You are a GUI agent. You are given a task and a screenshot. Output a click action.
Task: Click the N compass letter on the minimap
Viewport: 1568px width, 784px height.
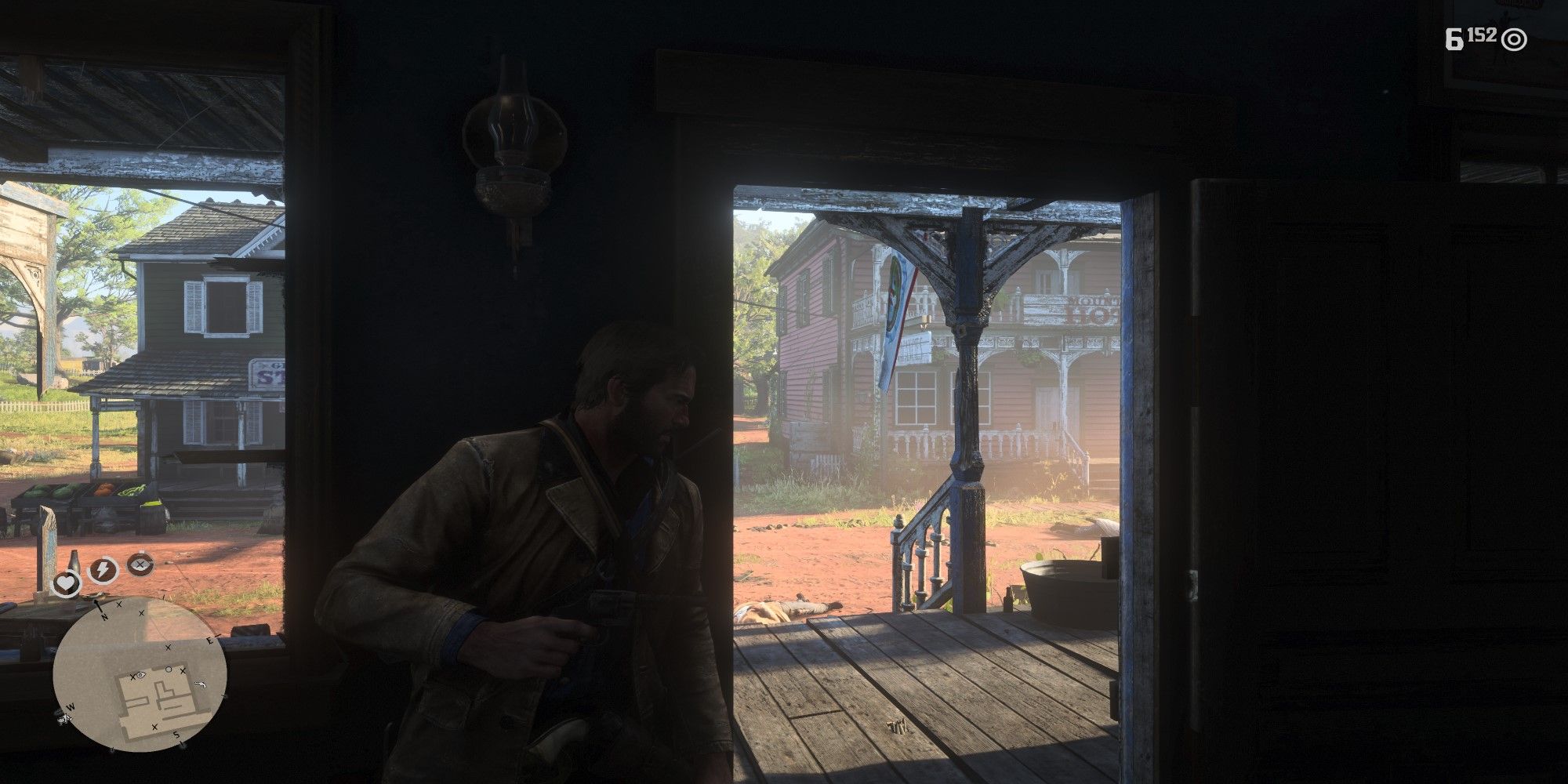click(104, 616)
